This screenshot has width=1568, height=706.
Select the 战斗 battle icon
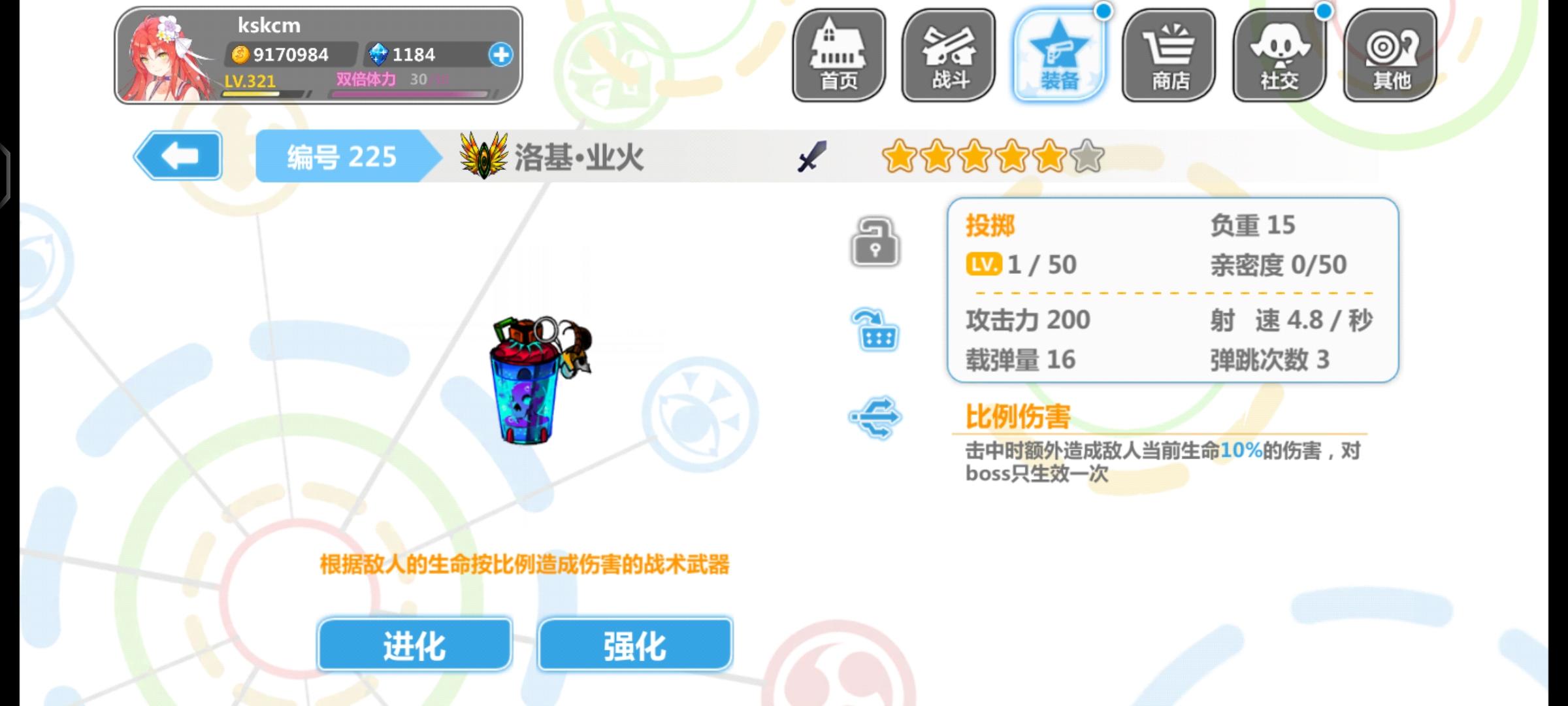click(948, 56)
